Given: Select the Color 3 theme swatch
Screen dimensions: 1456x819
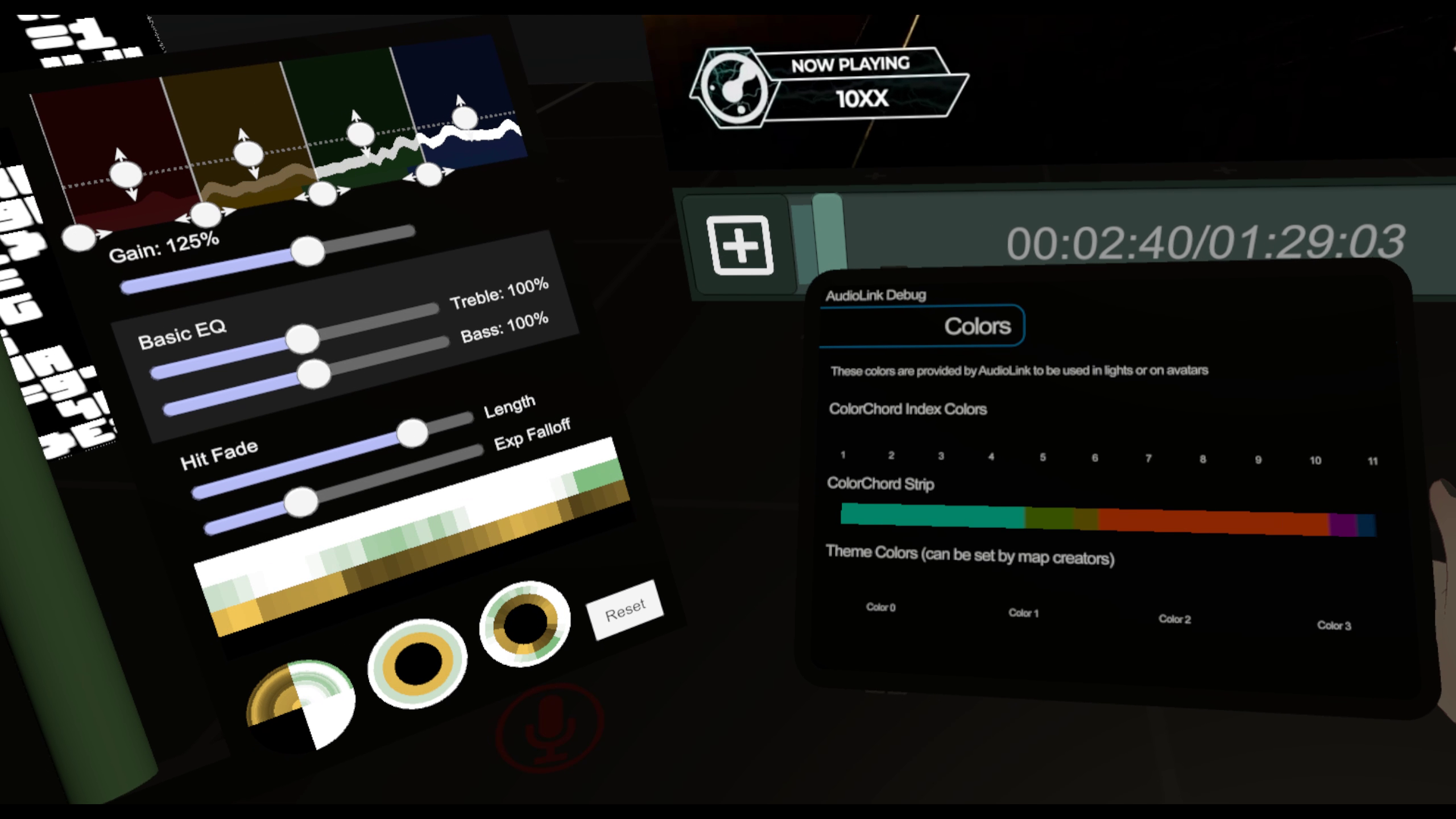Looking at the screenshot, I should 1335,624.
